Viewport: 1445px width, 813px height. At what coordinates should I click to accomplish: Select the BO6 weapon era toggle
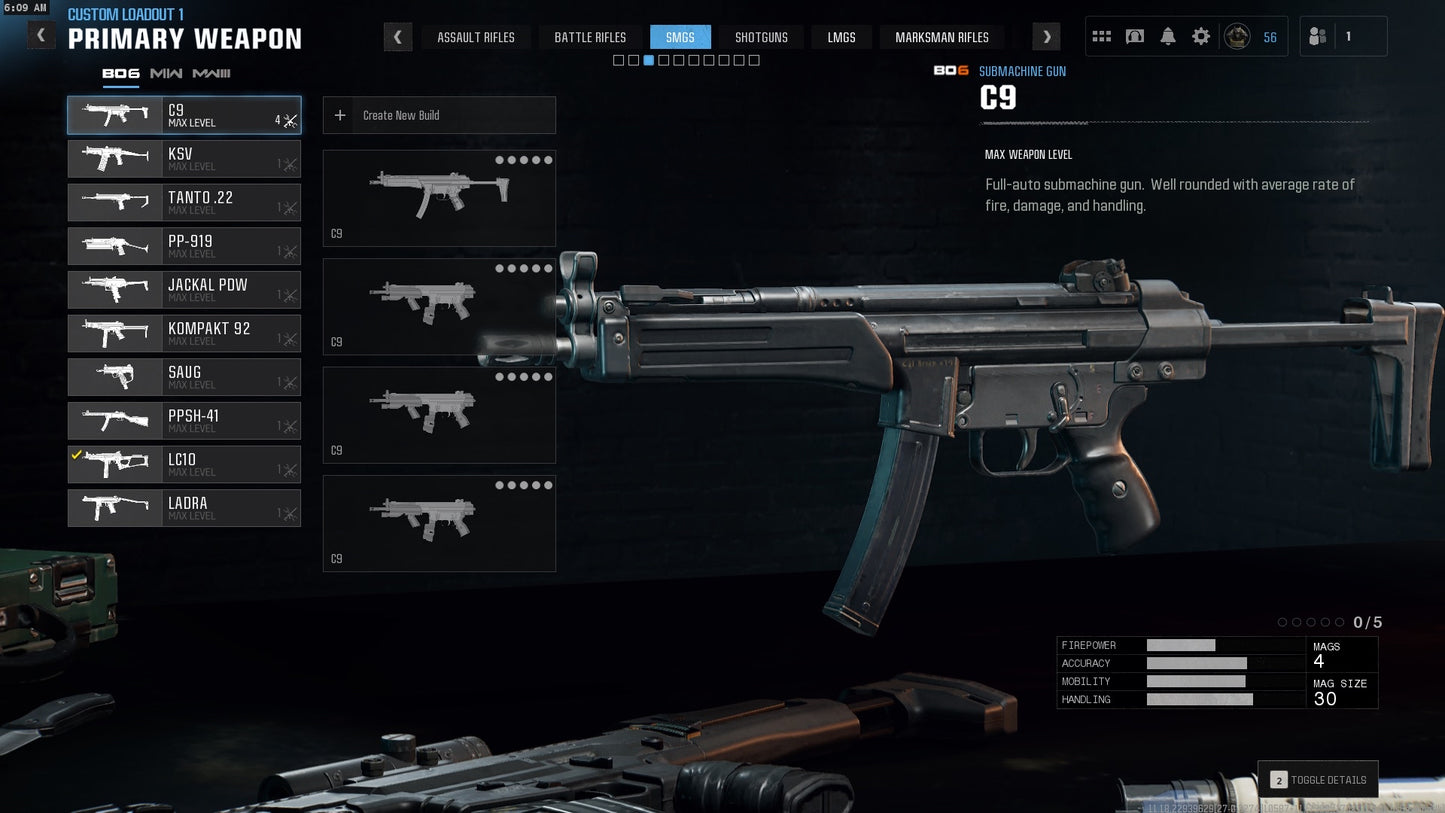click(119, 72)
